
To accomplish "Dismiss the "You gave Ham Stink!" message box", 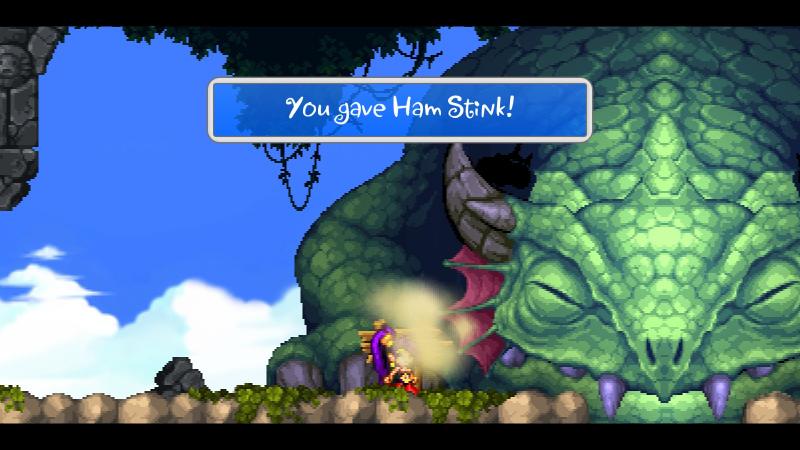I will tap(399, 109).
